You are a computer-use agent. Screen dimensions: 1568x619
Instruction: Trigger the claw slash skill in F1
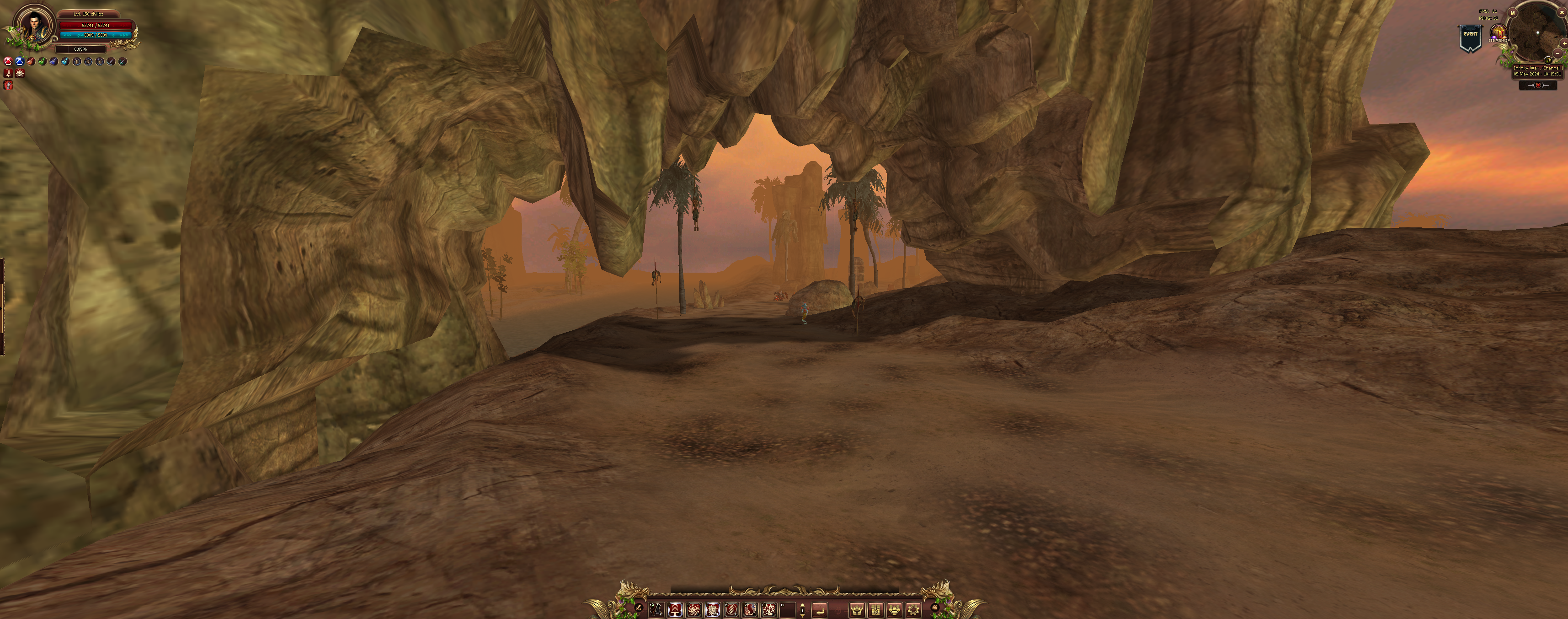click(731, 609)
